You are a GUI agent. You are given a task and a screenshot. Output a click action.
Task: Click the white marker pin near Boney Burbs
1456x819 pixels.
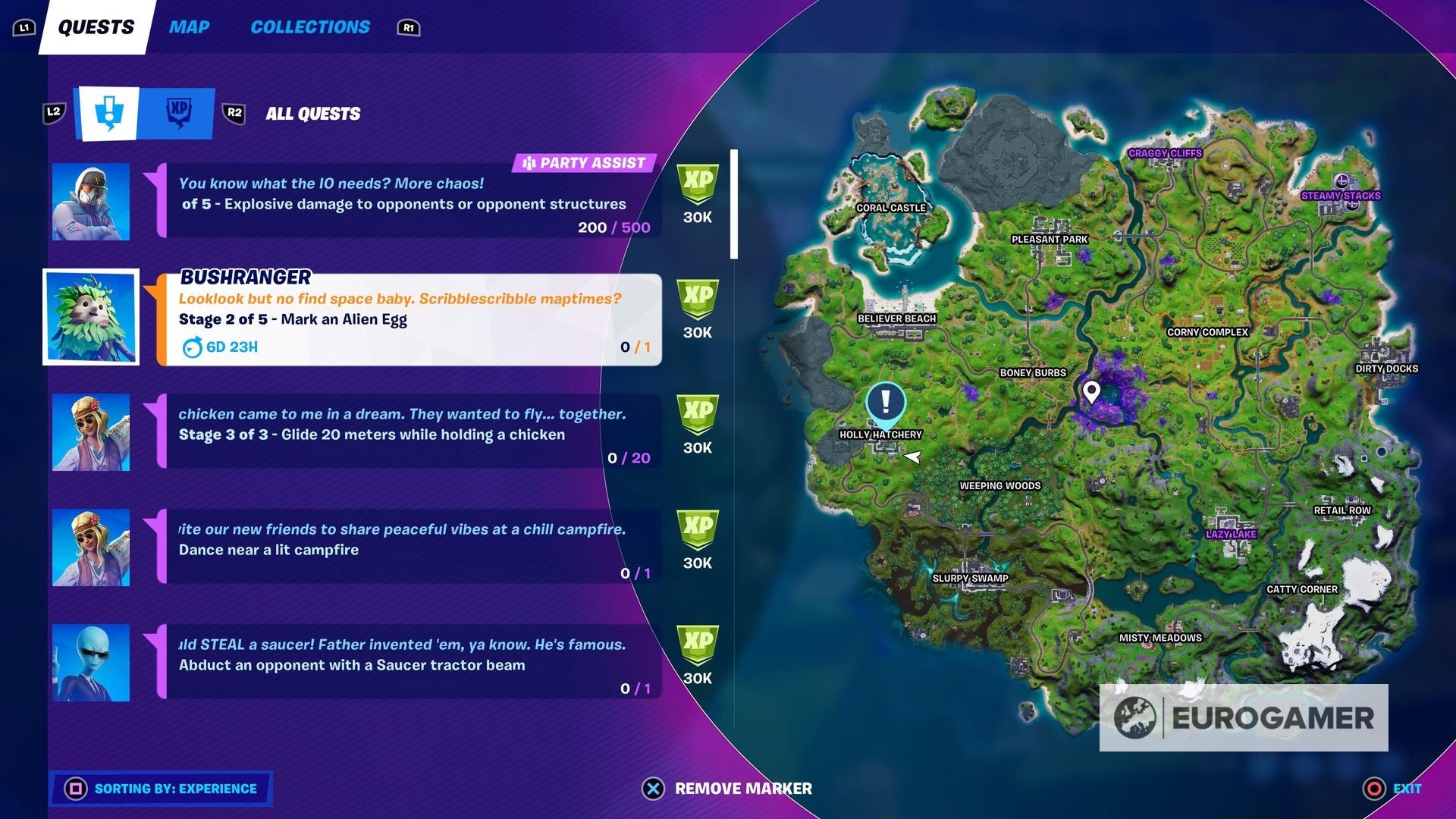click(x=1092, y=393)
